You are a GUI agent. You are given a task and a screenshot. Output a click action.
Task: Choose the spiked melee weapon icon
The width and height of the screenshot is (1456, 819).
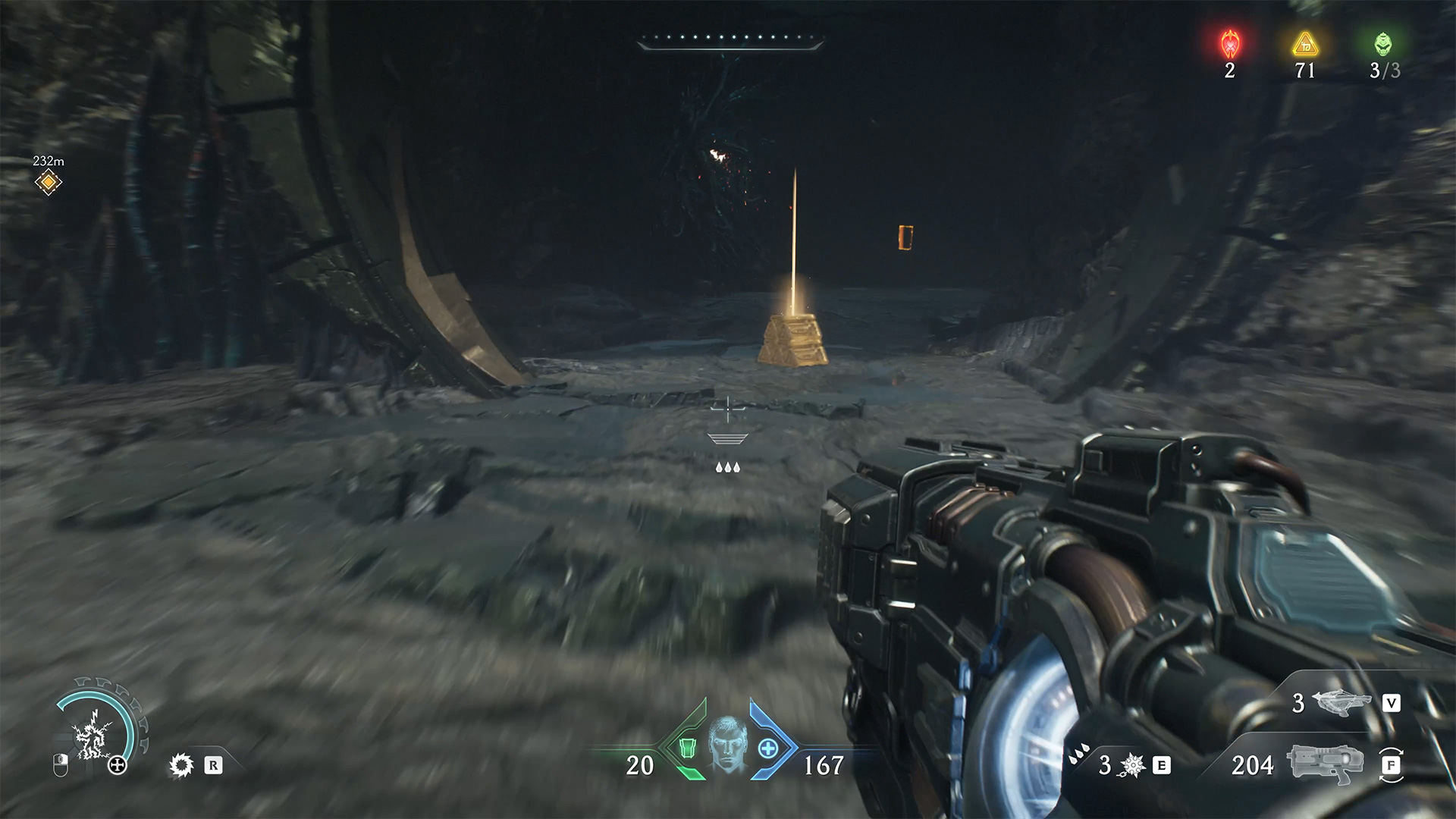[1131, 765]
